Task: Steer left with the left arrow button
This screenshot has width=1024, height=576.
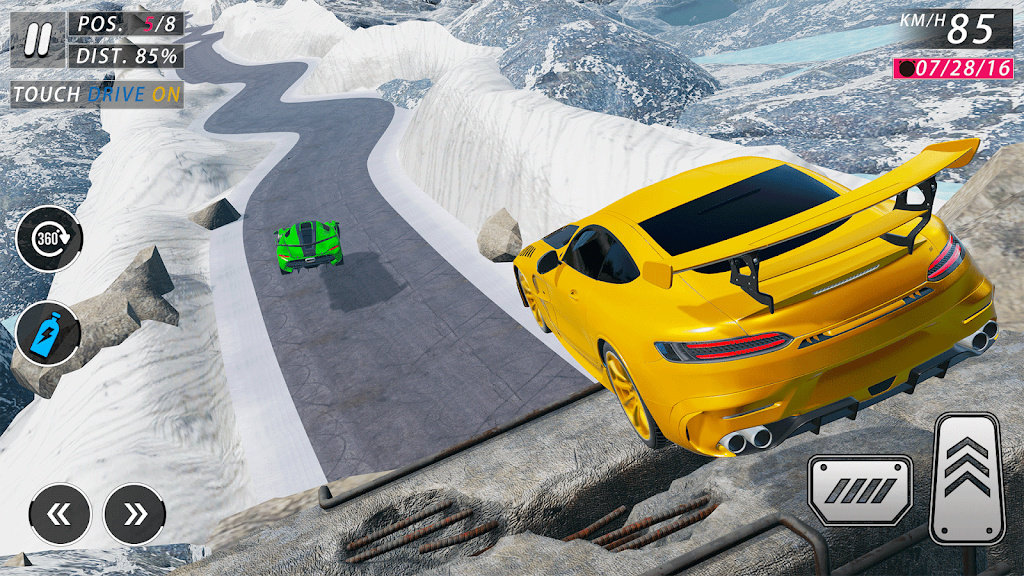Action: pyautogui.click(x=60, y=514)
